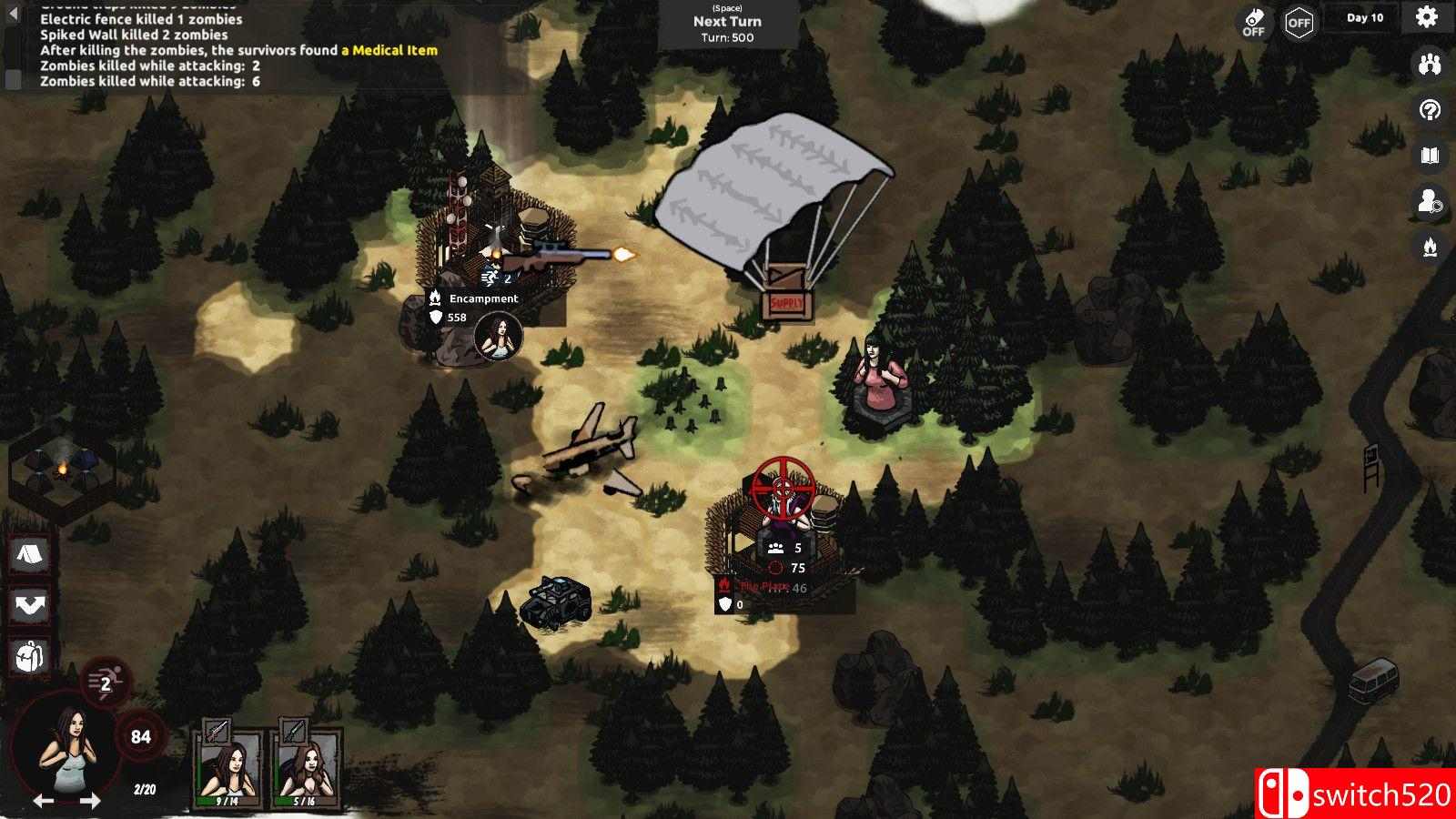Open the book journal
The image size is (1456, 819).
1430,156
